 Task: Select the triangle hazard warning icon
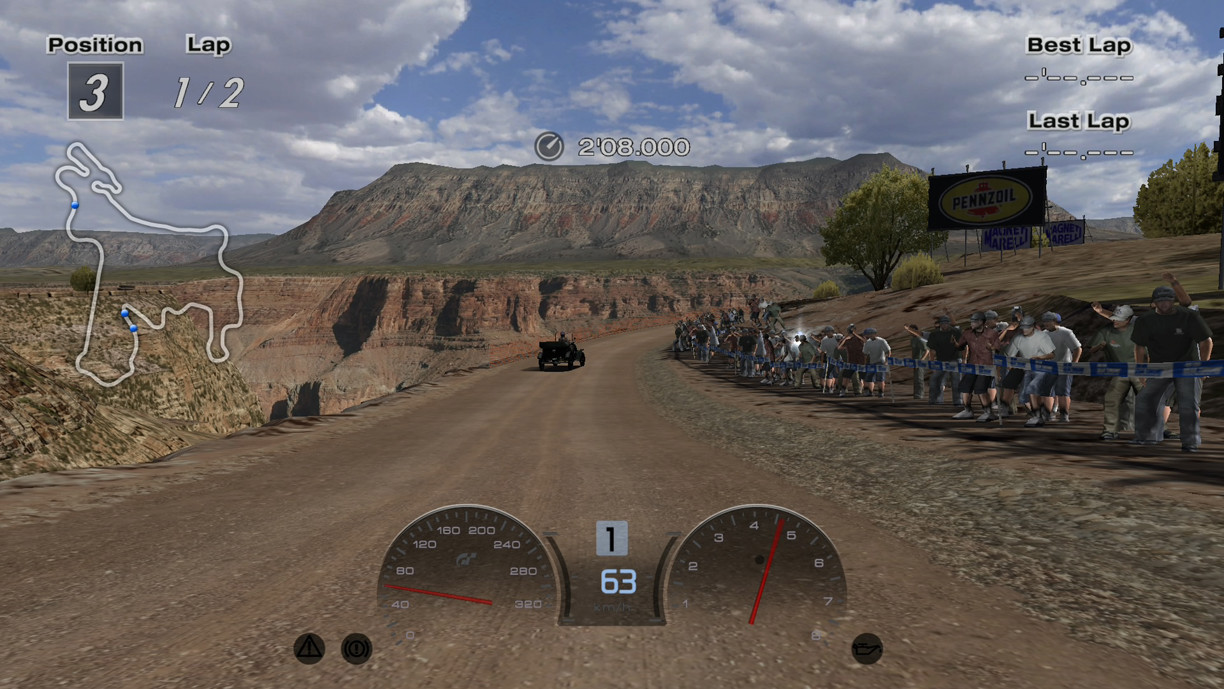[309, 649]
